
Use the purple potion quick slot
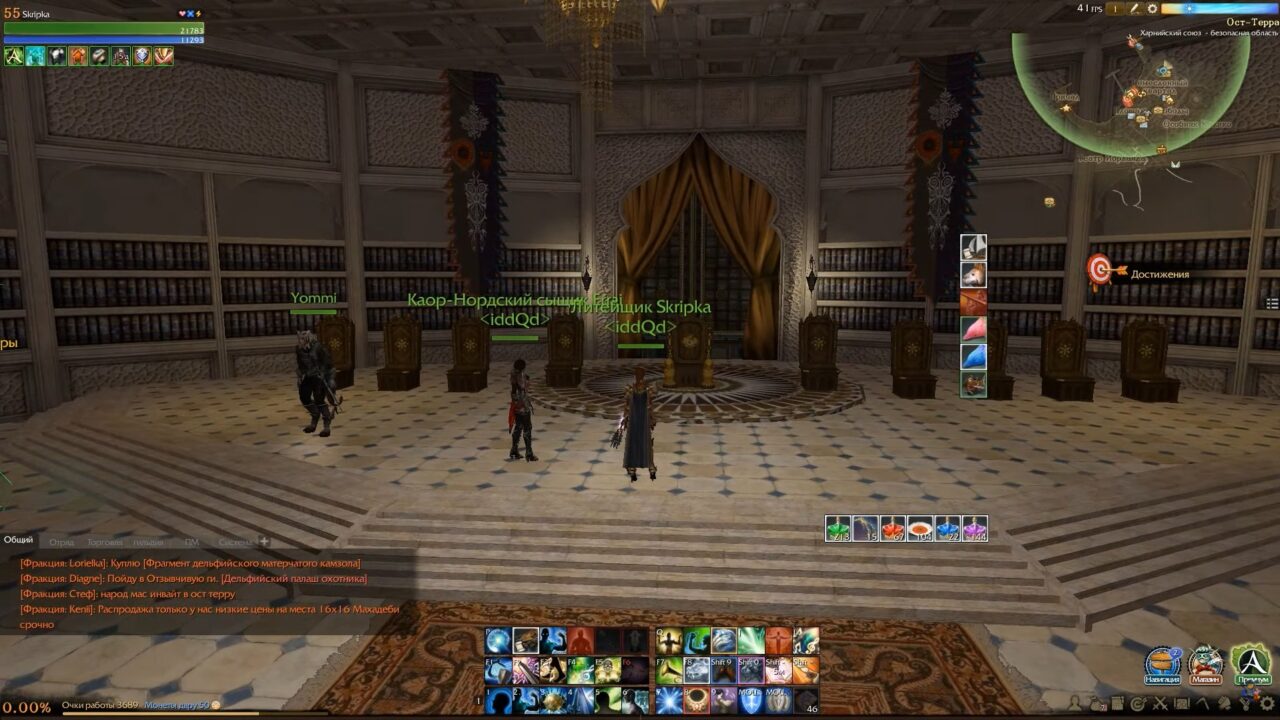(975, 529)
